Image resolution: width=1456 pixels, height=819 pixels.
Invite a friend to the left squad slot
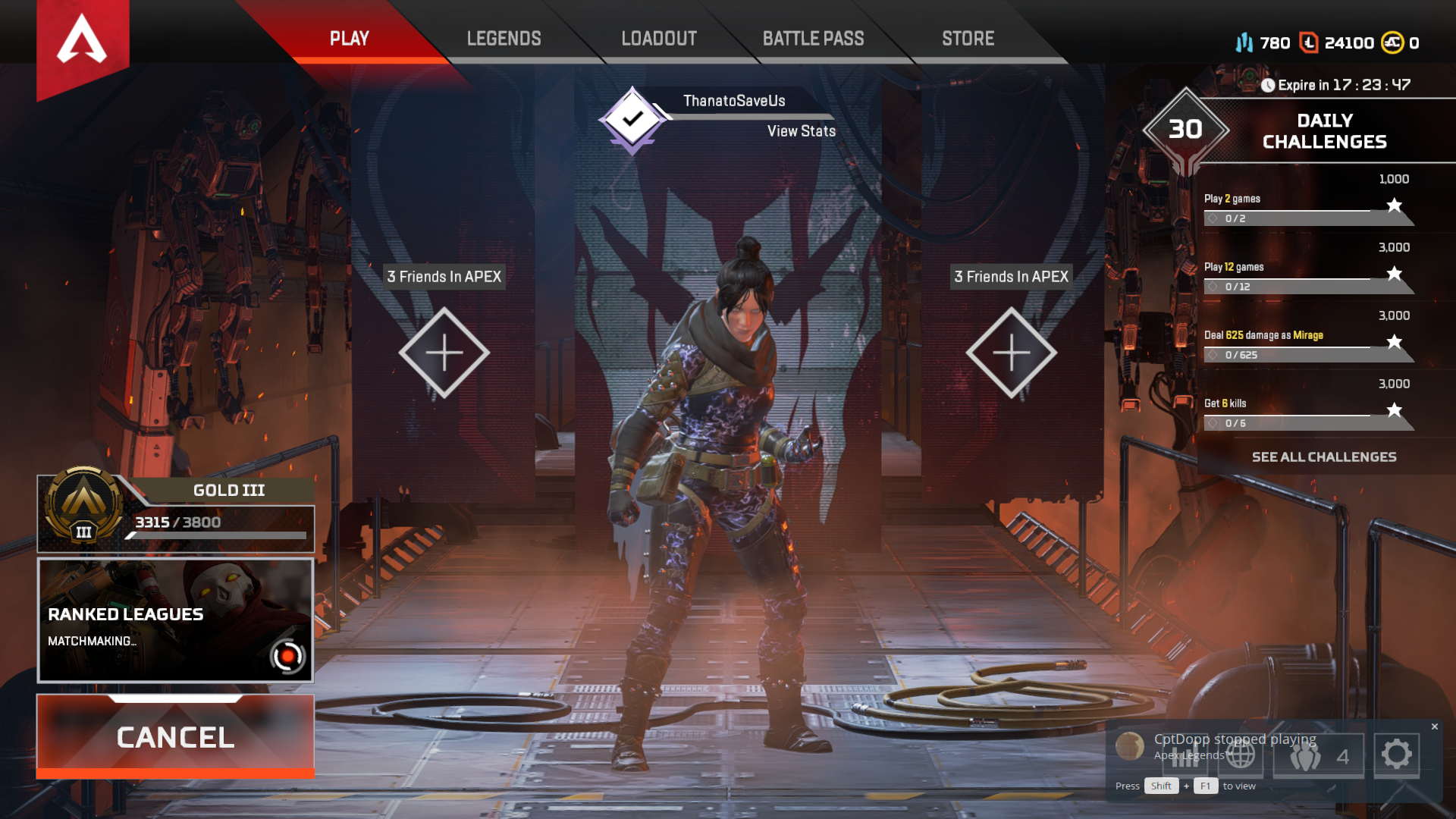[x=444, y=353]
